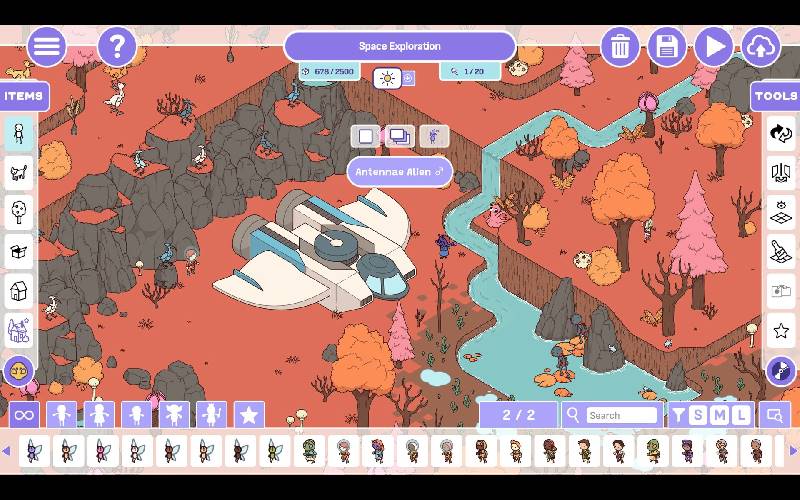Click the trash can delete button
800x500 pixels.
point(620,47)
